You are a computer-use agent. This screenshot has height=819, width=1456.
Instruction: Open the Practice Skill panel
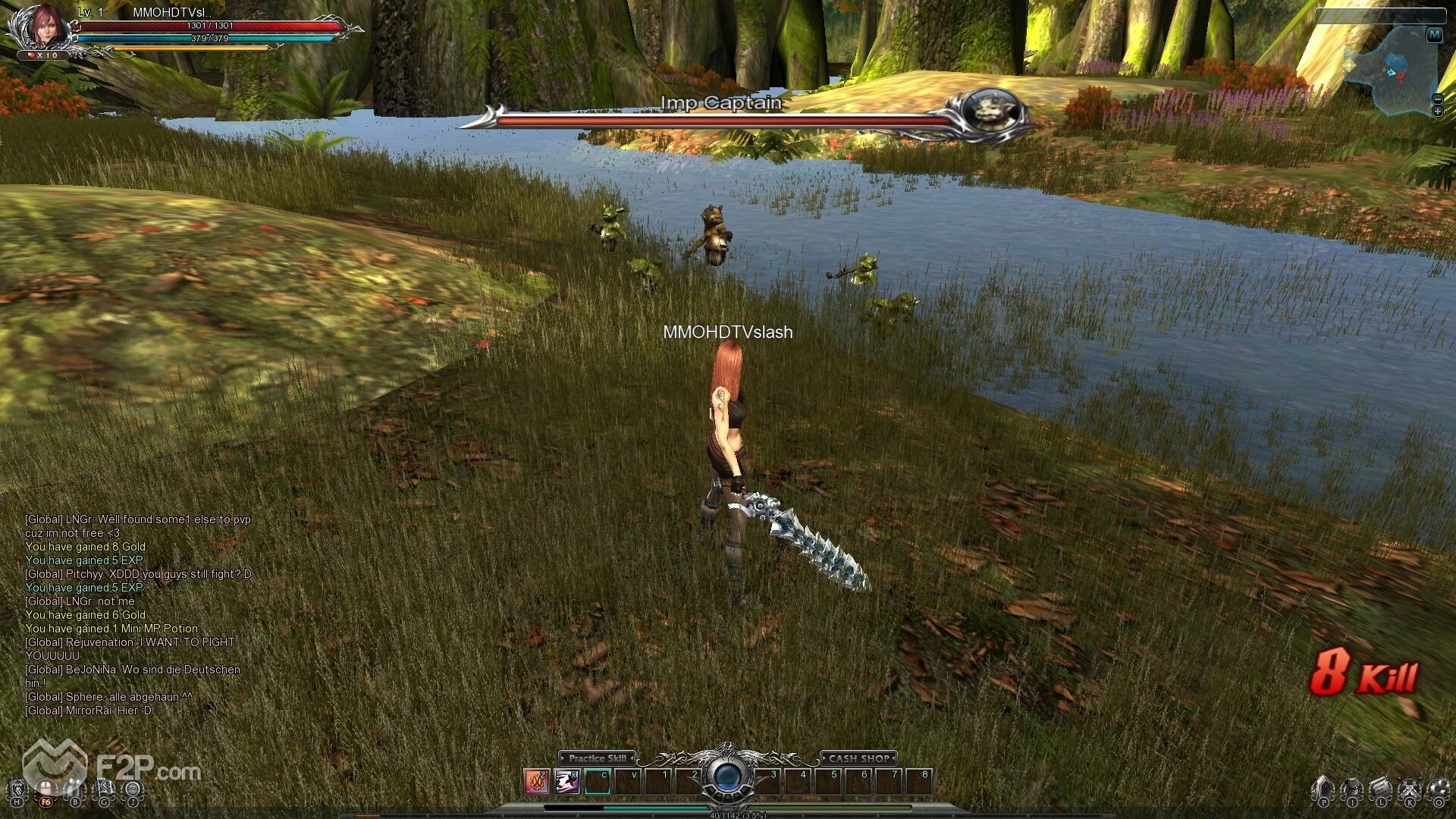598,758
